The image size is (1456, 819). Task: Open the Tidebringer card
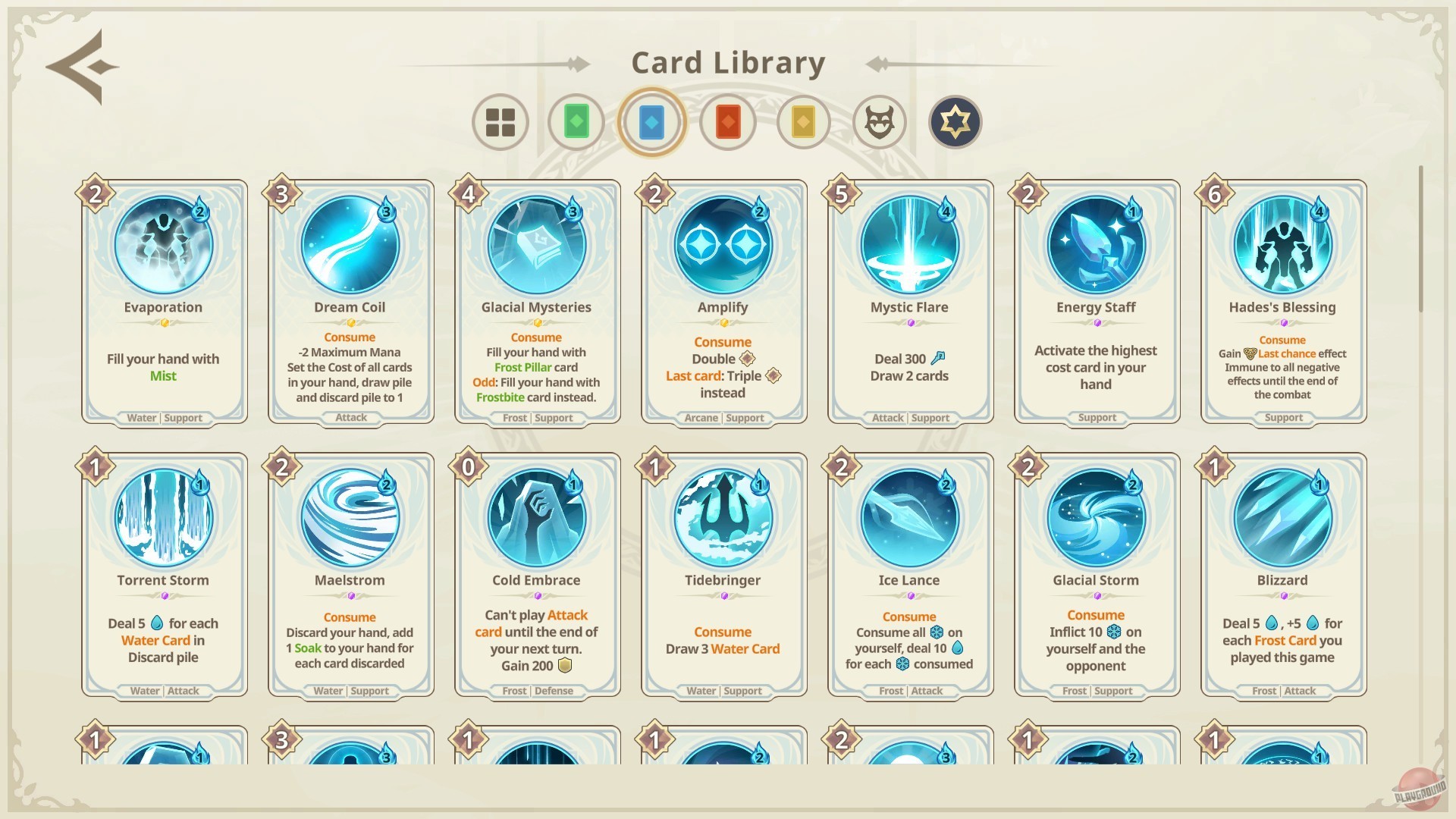pos(723,574)
